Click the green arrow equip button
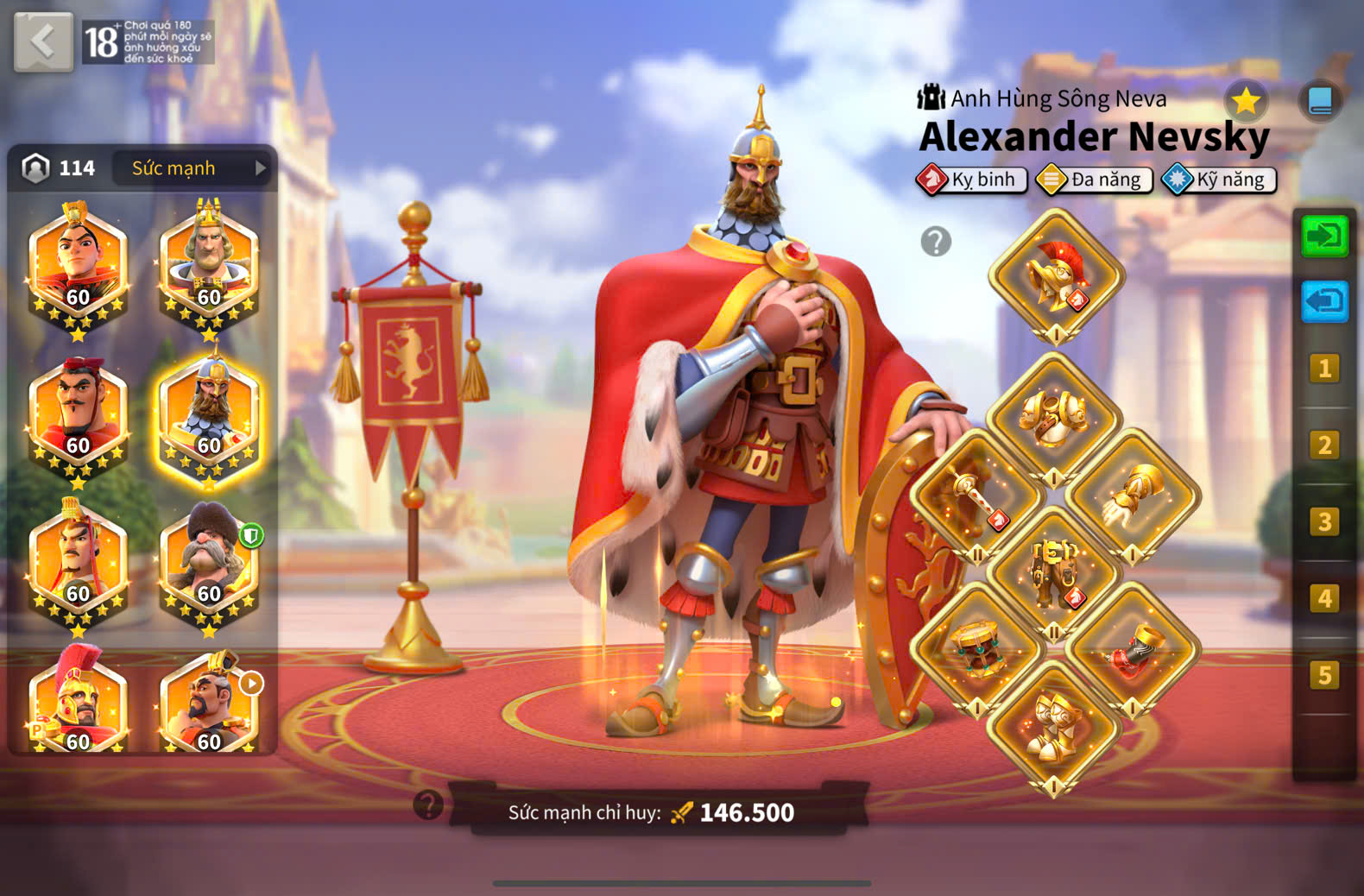The height and width of the screenshot is (896, 1364). click(x=1324, y=236)
